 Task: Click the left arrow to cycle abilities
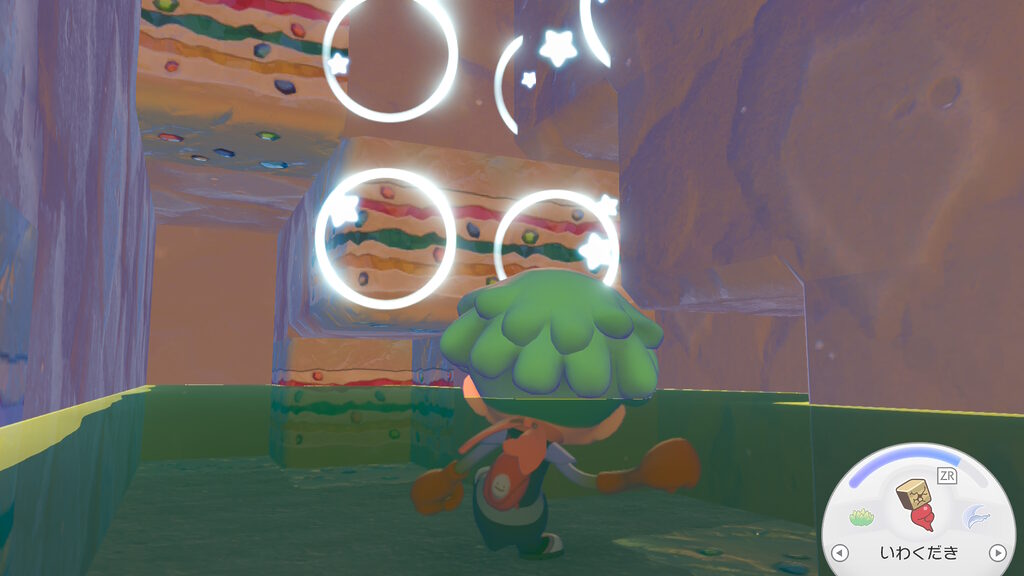click(840, 552)
